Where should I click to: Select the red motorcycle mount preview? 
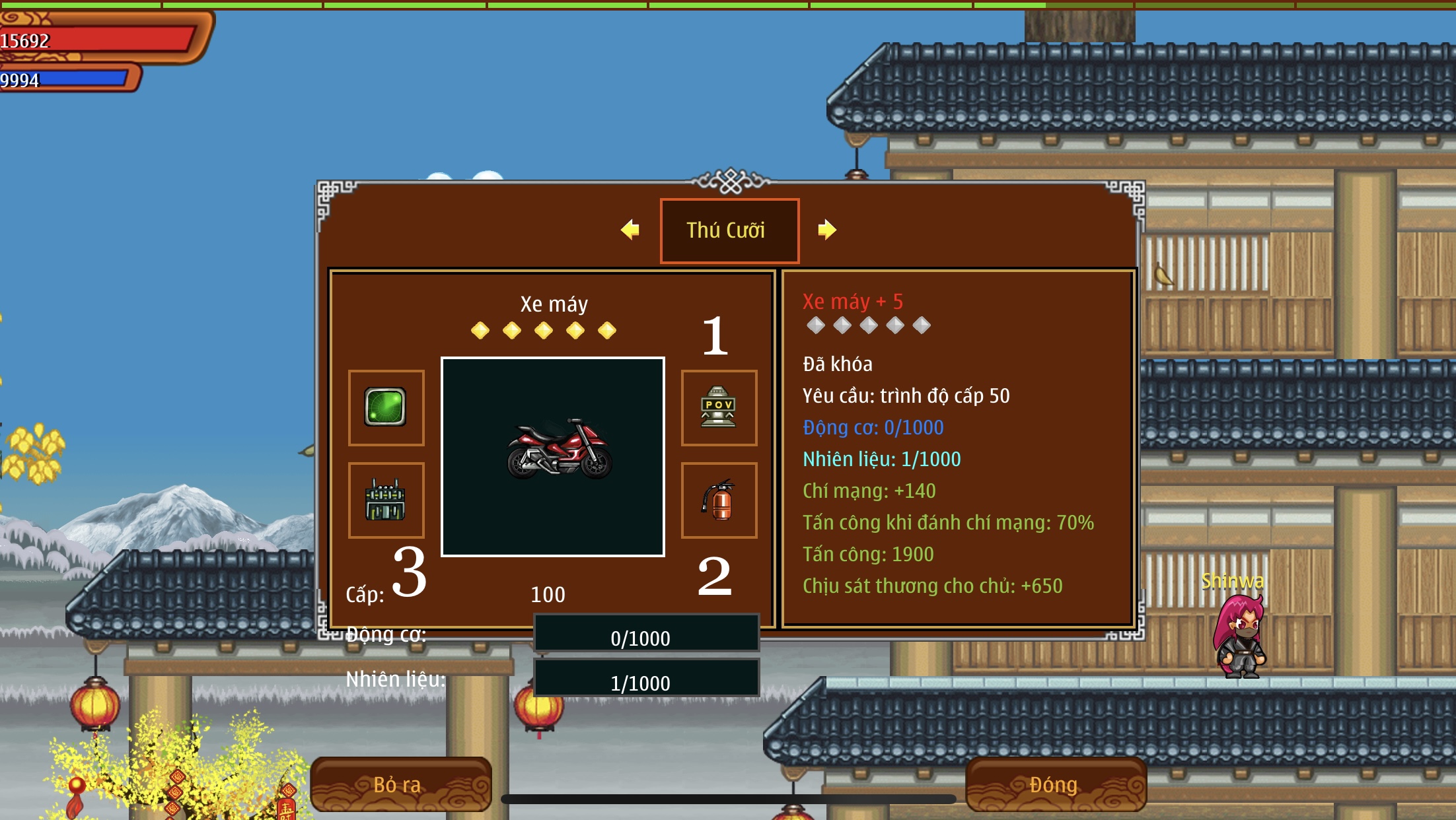pos(553,456)
